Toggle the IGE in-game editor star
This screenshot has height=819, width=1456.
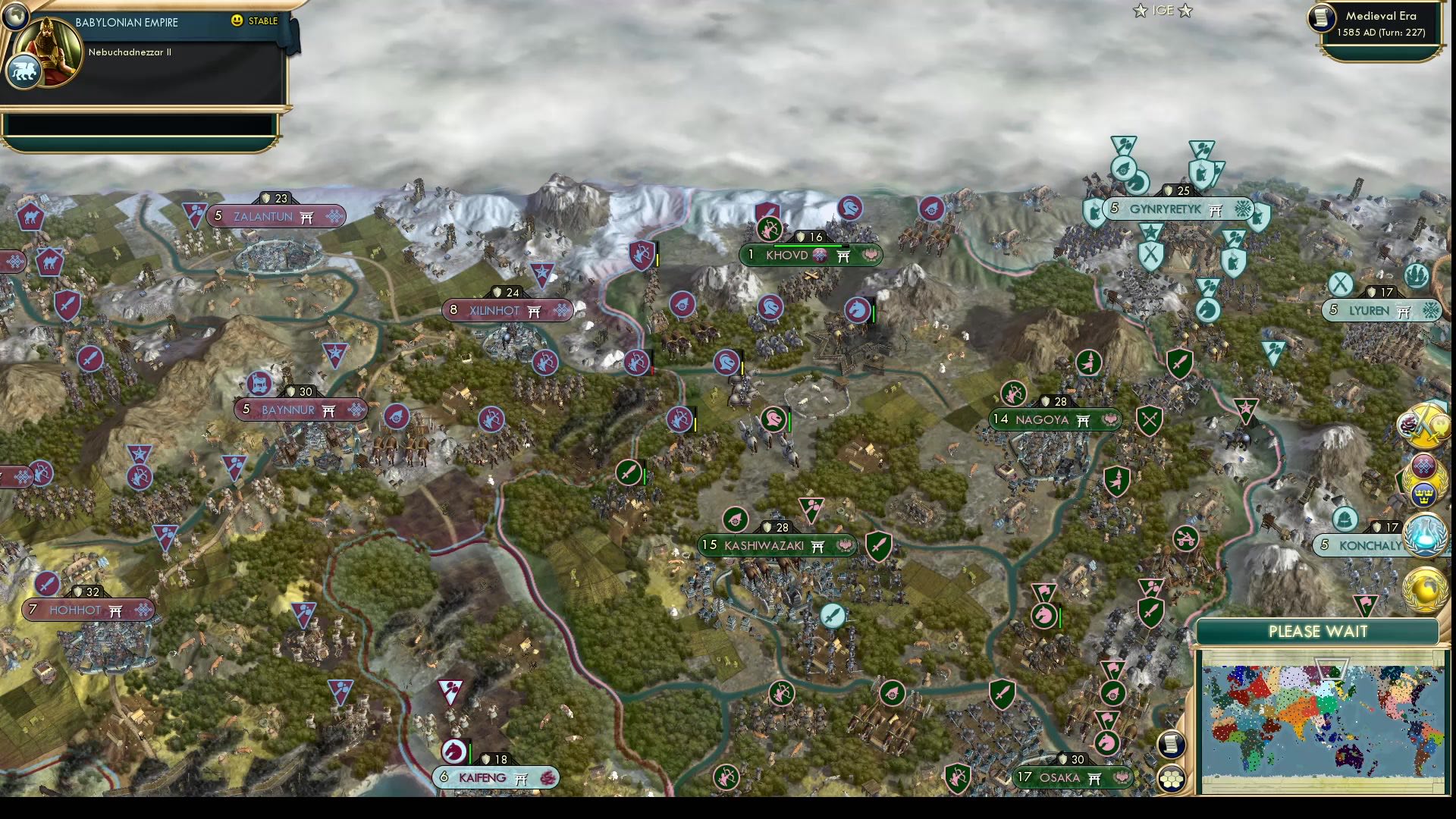pyautogui.click(x=1140, y=11)
